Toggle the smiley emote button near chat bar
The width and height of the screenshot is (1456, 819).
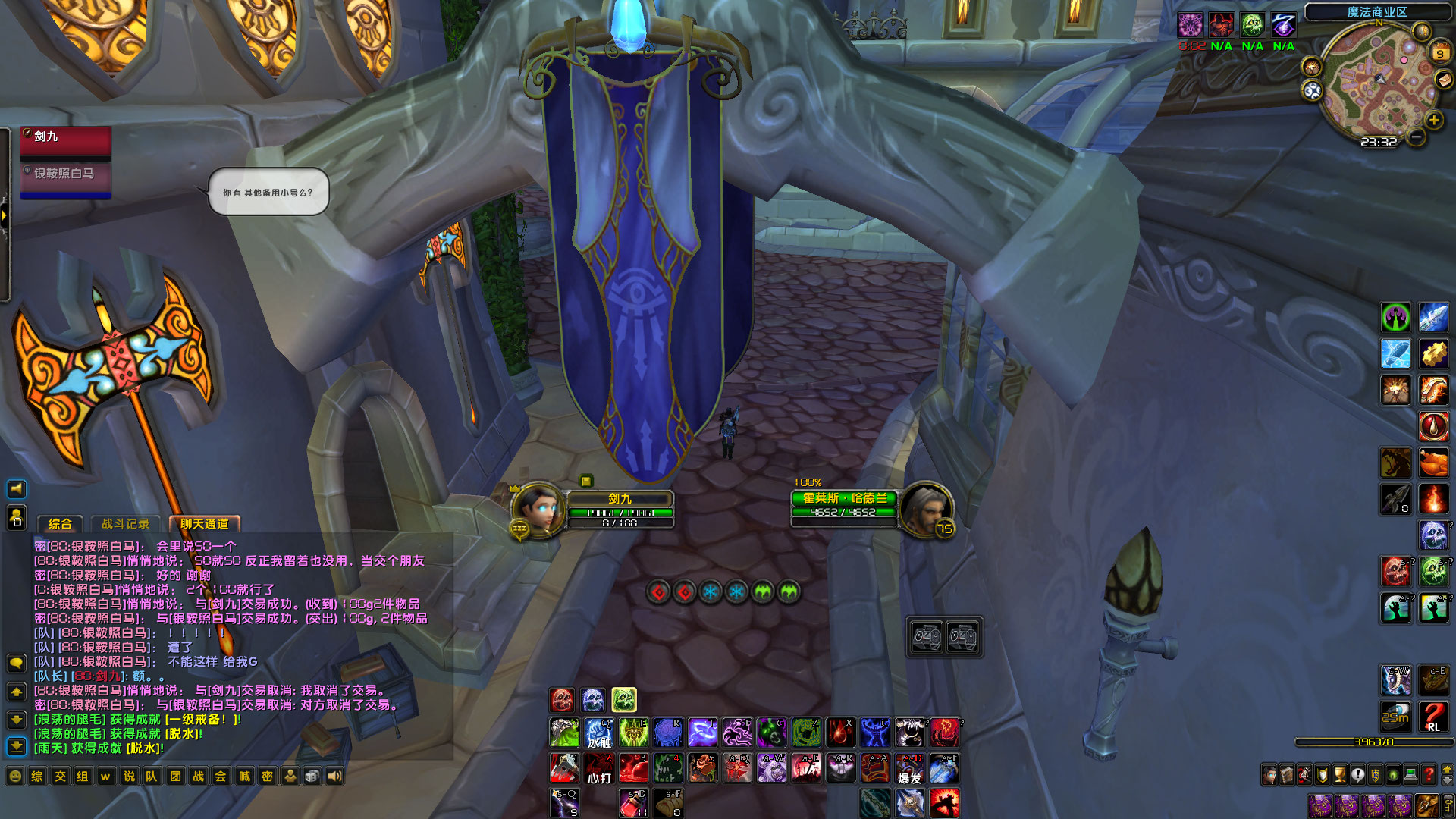tap(16, 777)
